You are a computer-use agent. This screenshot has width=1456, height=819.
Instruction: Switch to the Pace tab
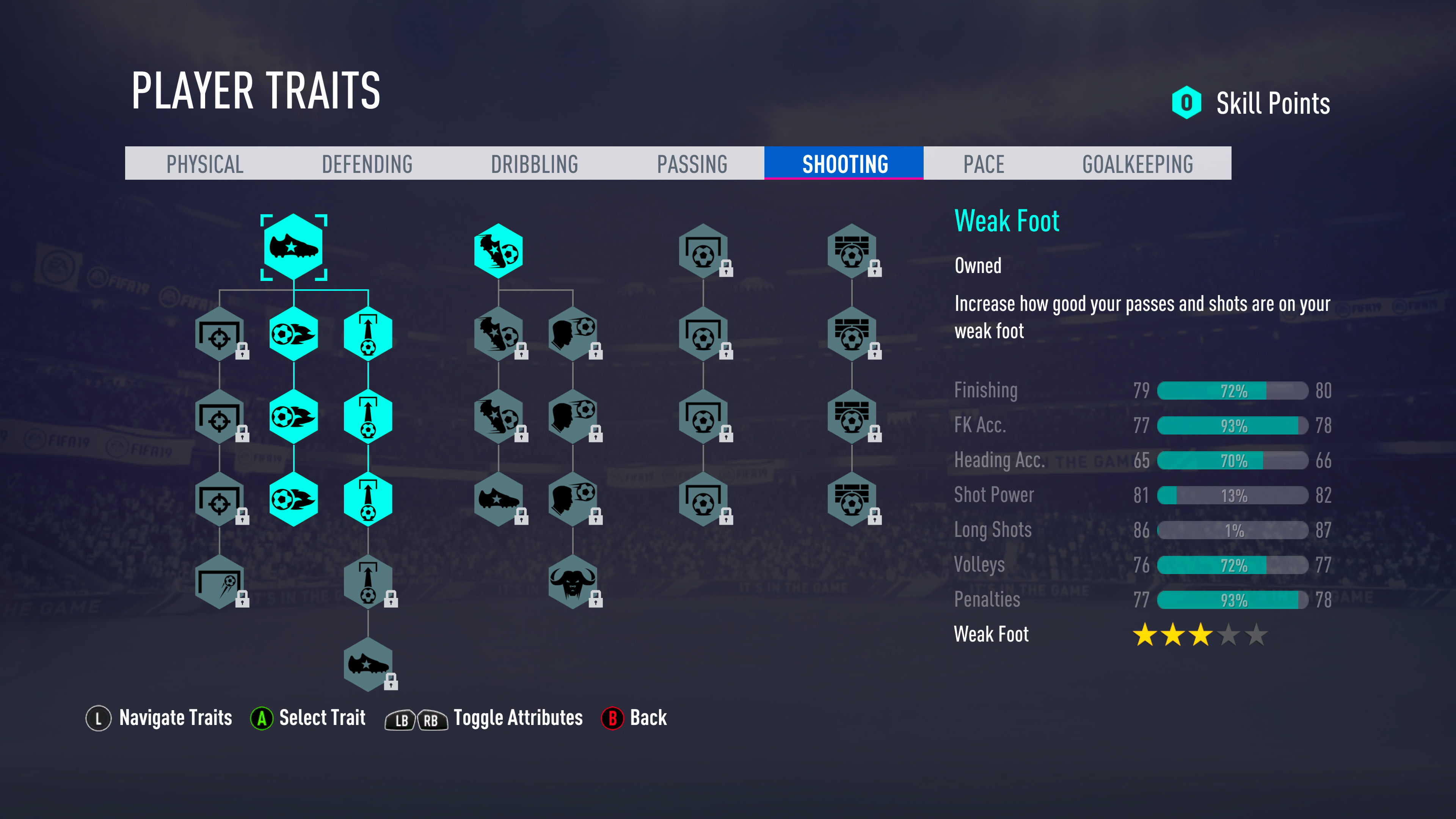coord(984,164)
